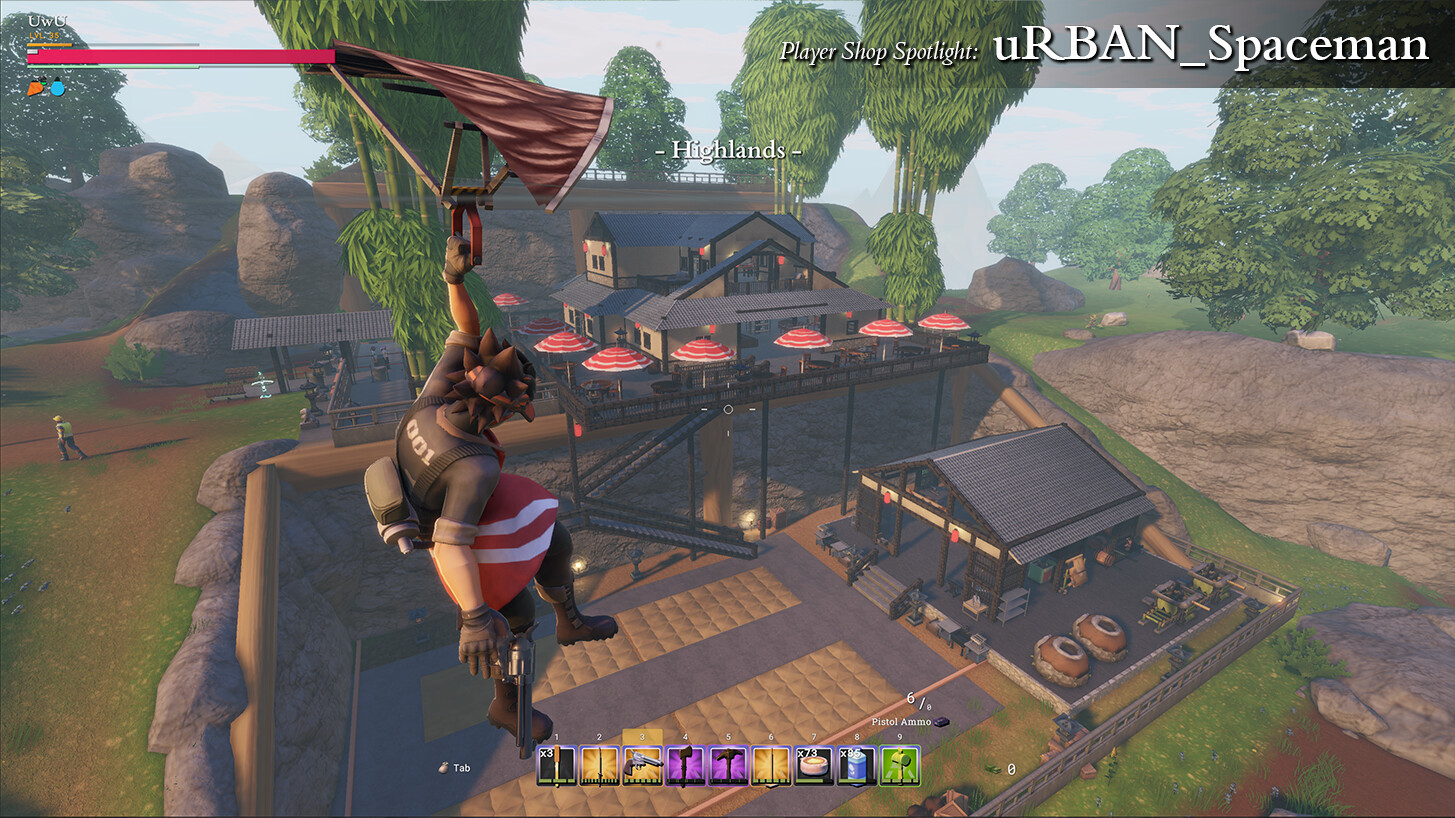Screen dimensions: 1455x818
Task: Pick the milk carton stack of 85
Action: [x=856, y=766]
